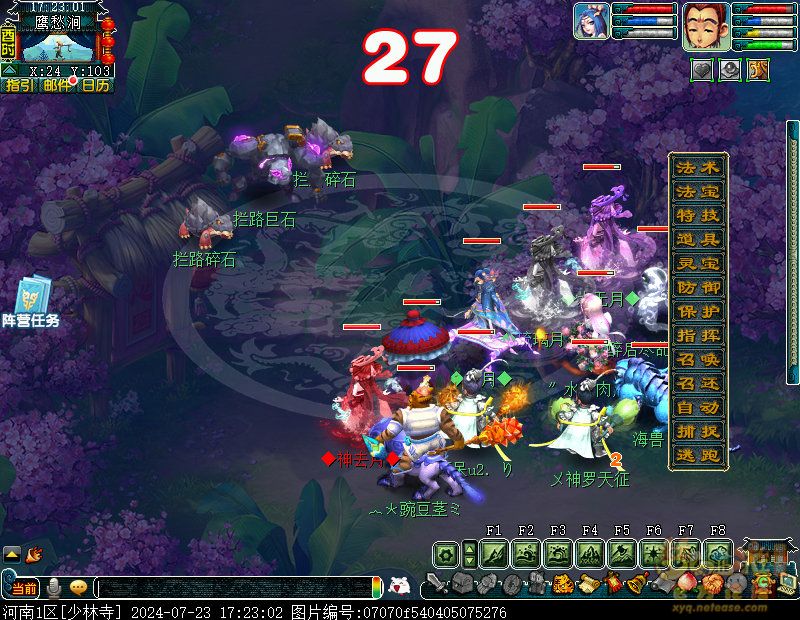Image resolution: width=800 pixels, height=620 pixels.
Task: Open the 邮件 mail button
Action: click(x=57, y=86)
